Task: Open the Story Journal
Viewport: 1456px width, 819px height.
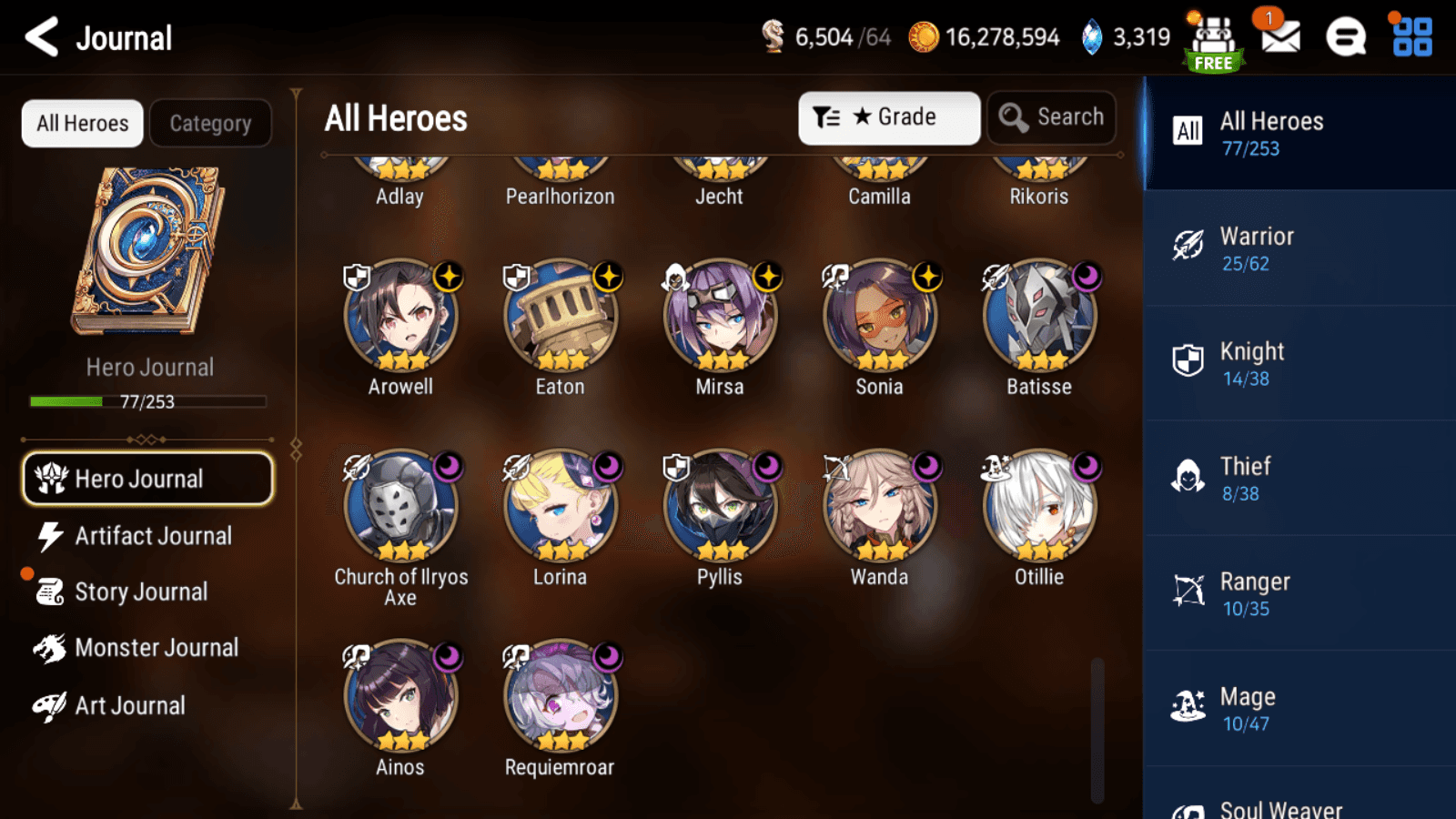Action: tap(141, 591)
